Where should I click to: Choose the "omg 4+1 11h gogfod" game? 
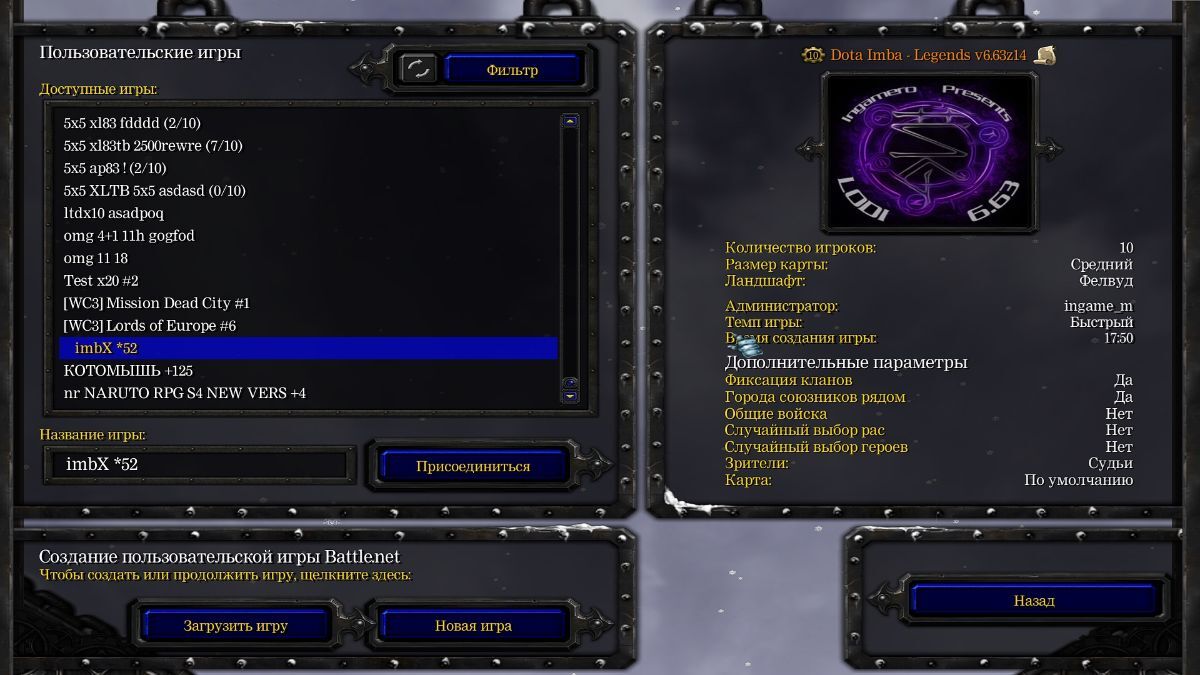129,236
